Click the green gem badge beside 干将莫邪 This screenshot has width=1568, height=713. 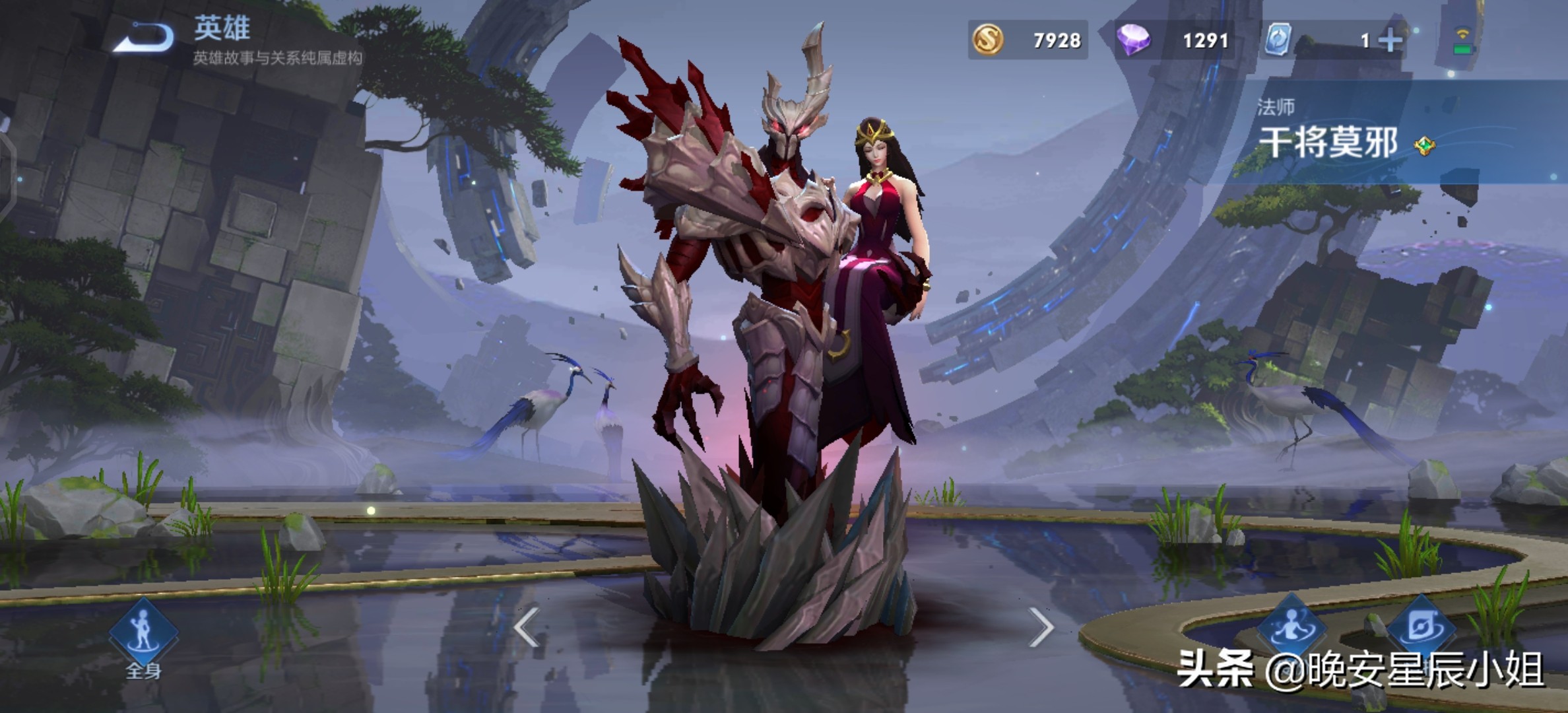pyautogui.click(x=1425, y=145)
